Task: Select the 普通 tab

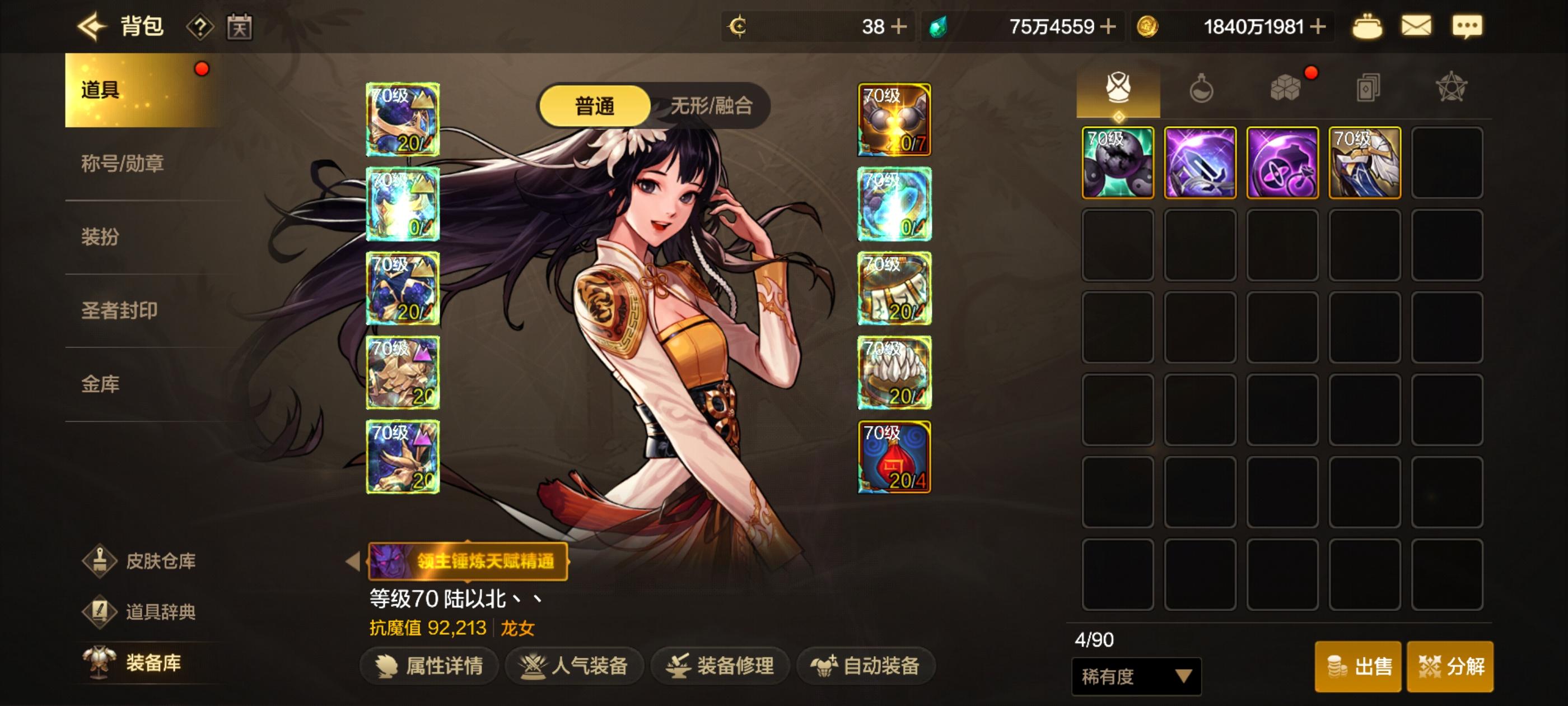Action: pos(595,105)
